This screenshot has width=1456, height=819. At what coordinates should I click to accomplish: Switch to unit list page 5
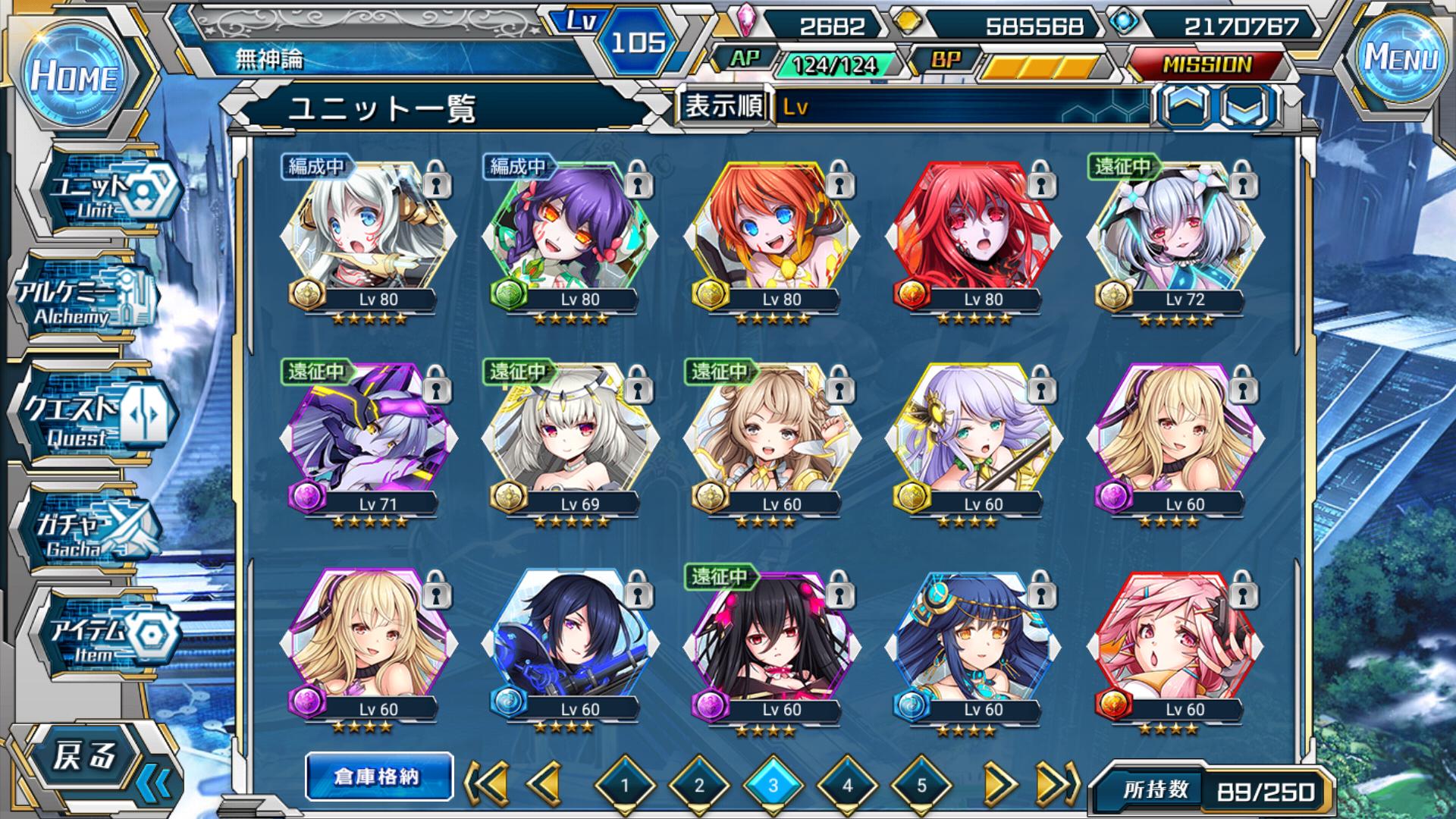pos(921,786)
